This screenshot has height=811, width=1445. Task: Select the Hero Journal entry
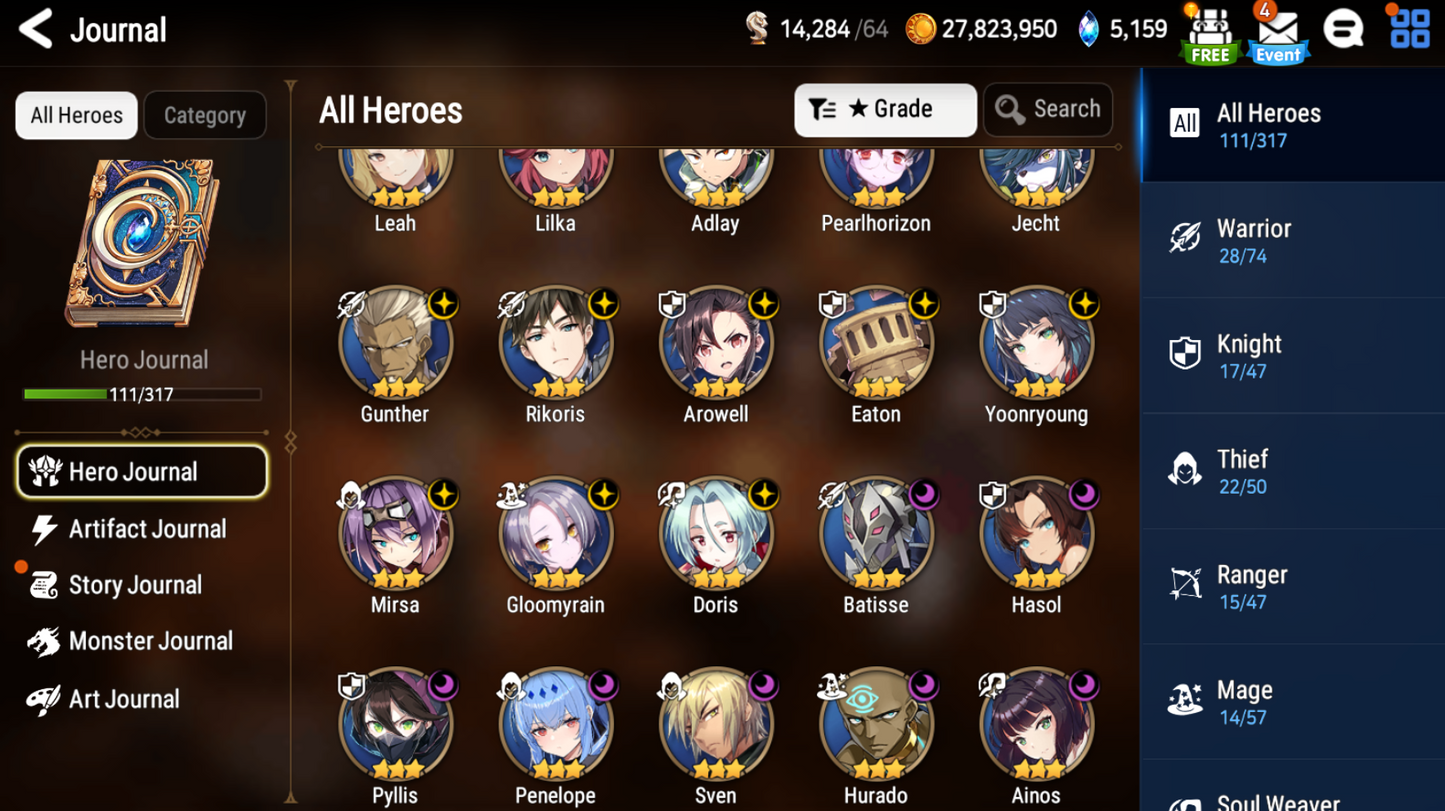(141, 471)
